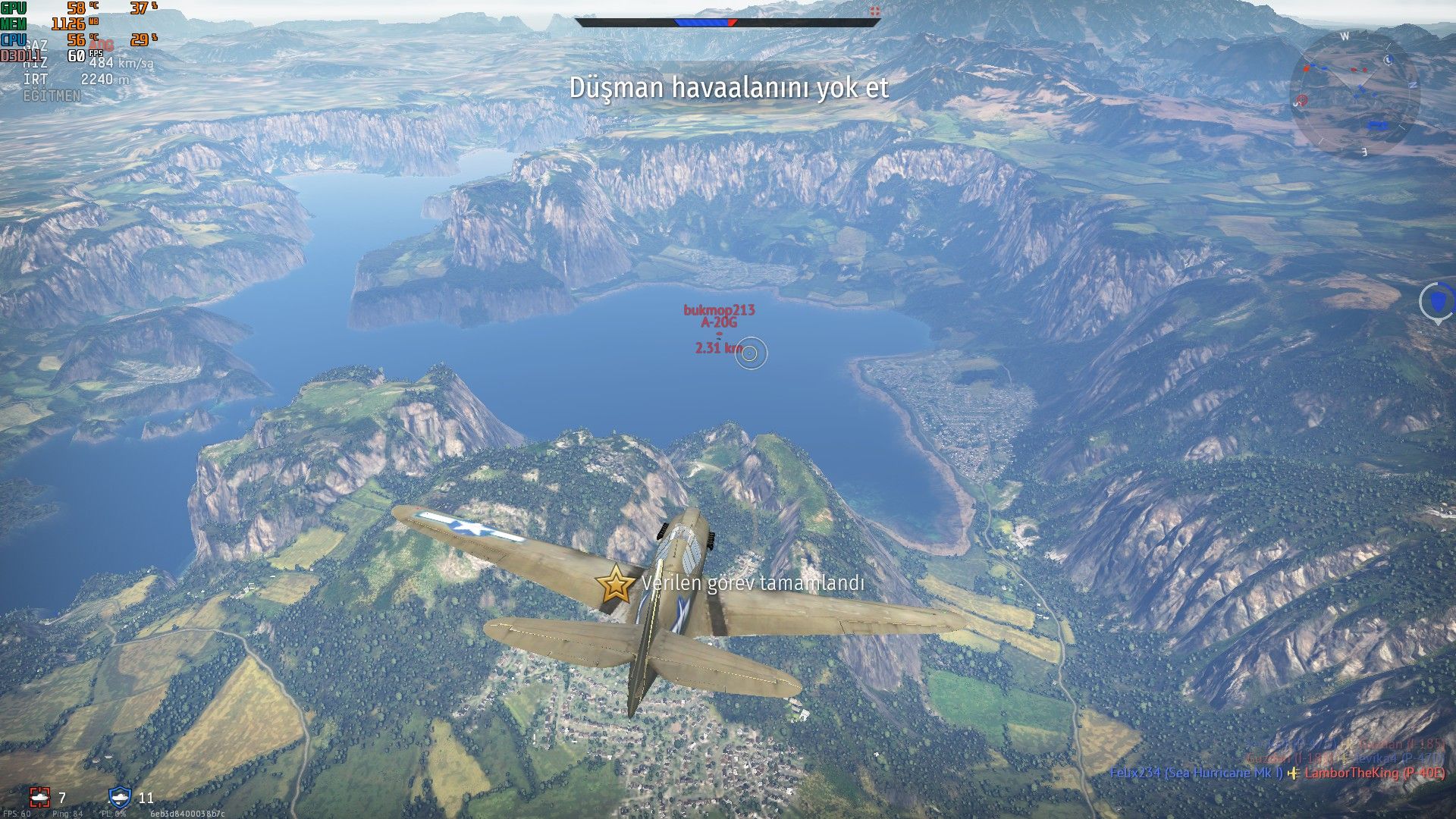1456x819 pixels.
Task: Click the LamborTheKing kill feed entry
Action: [1374, 773]
